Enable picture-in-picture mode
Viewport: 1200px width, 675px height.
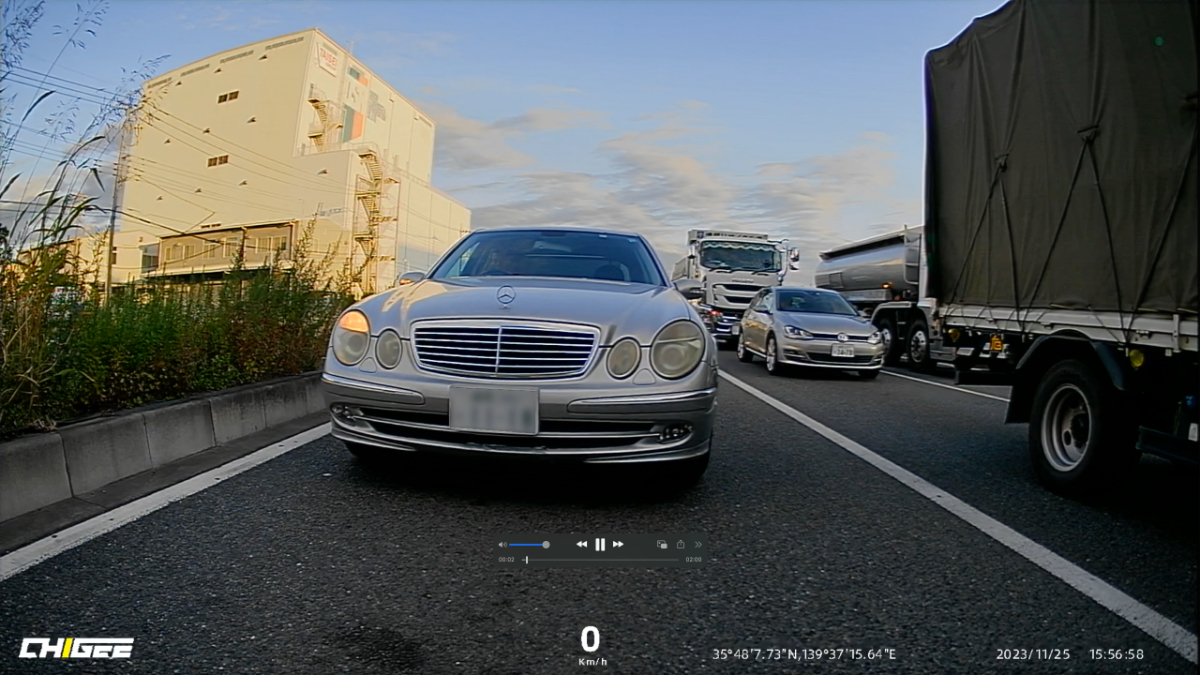[x=661, y=544]
